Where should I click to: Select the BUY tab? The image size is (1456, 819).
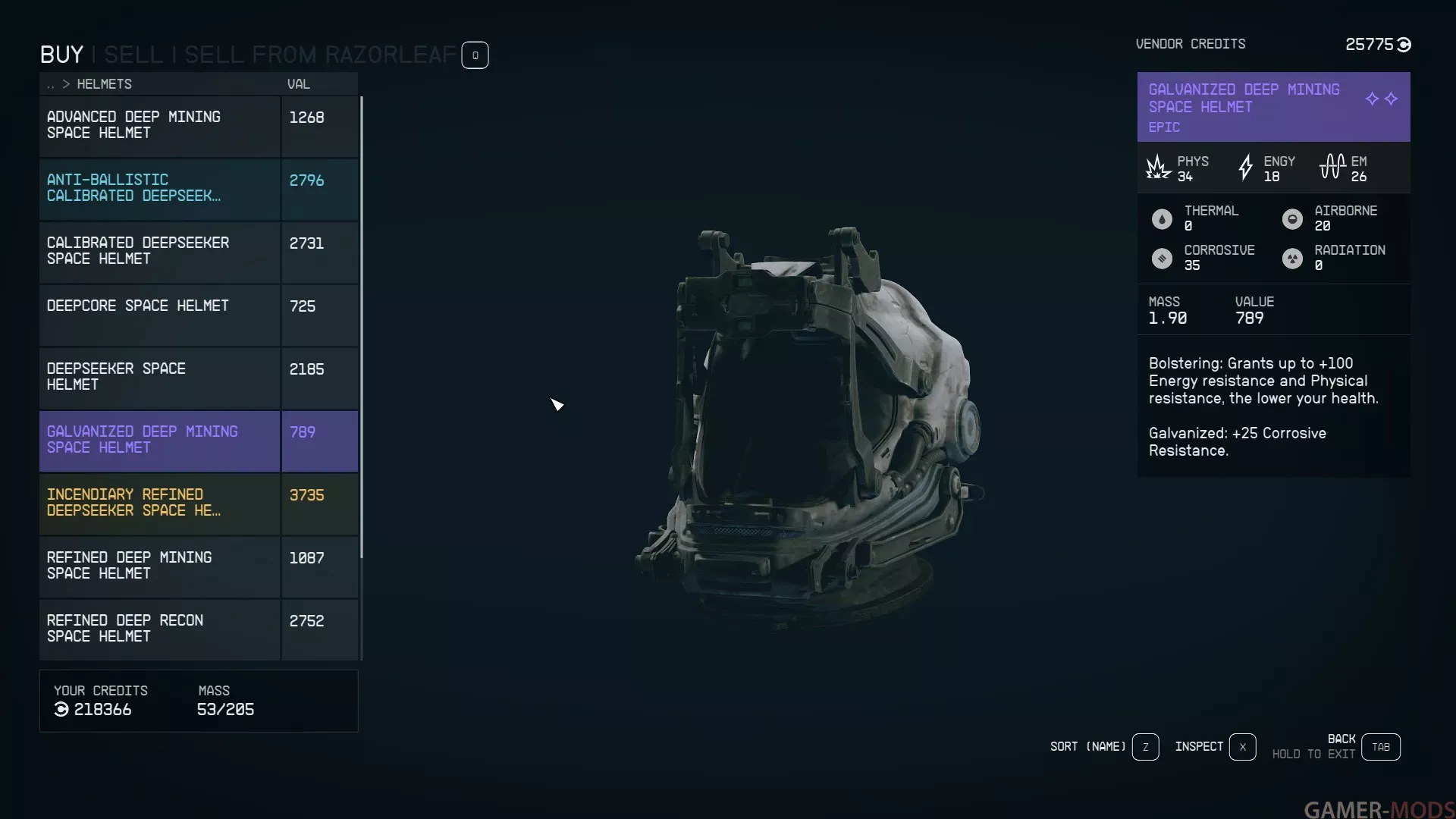click(61, 55)
